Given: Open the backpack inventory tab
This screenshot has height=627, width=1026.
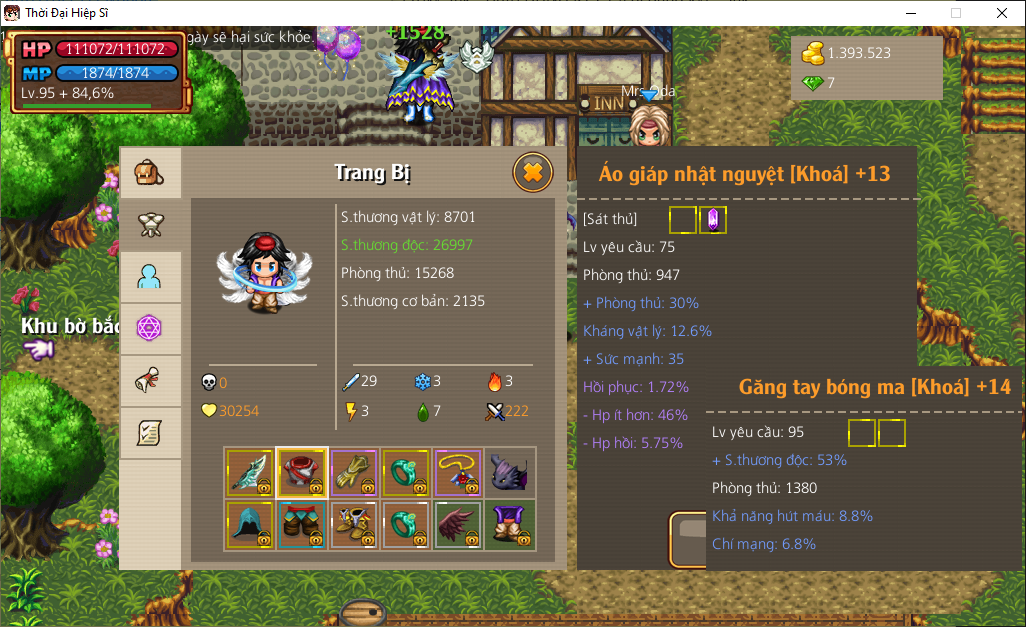Looking at the screenshot, I should (x=150, y=173).
